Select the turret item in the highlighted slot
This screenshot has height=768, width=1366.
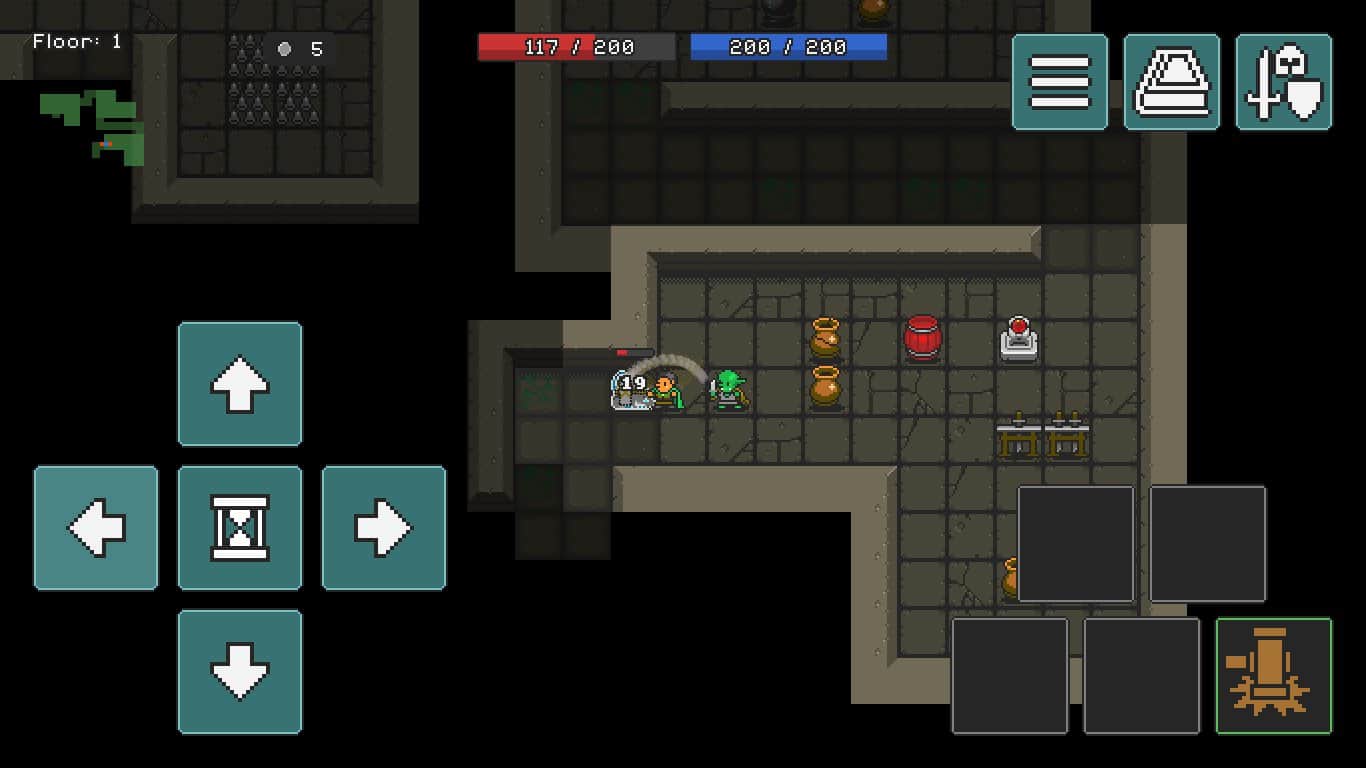click(1271, 675)
